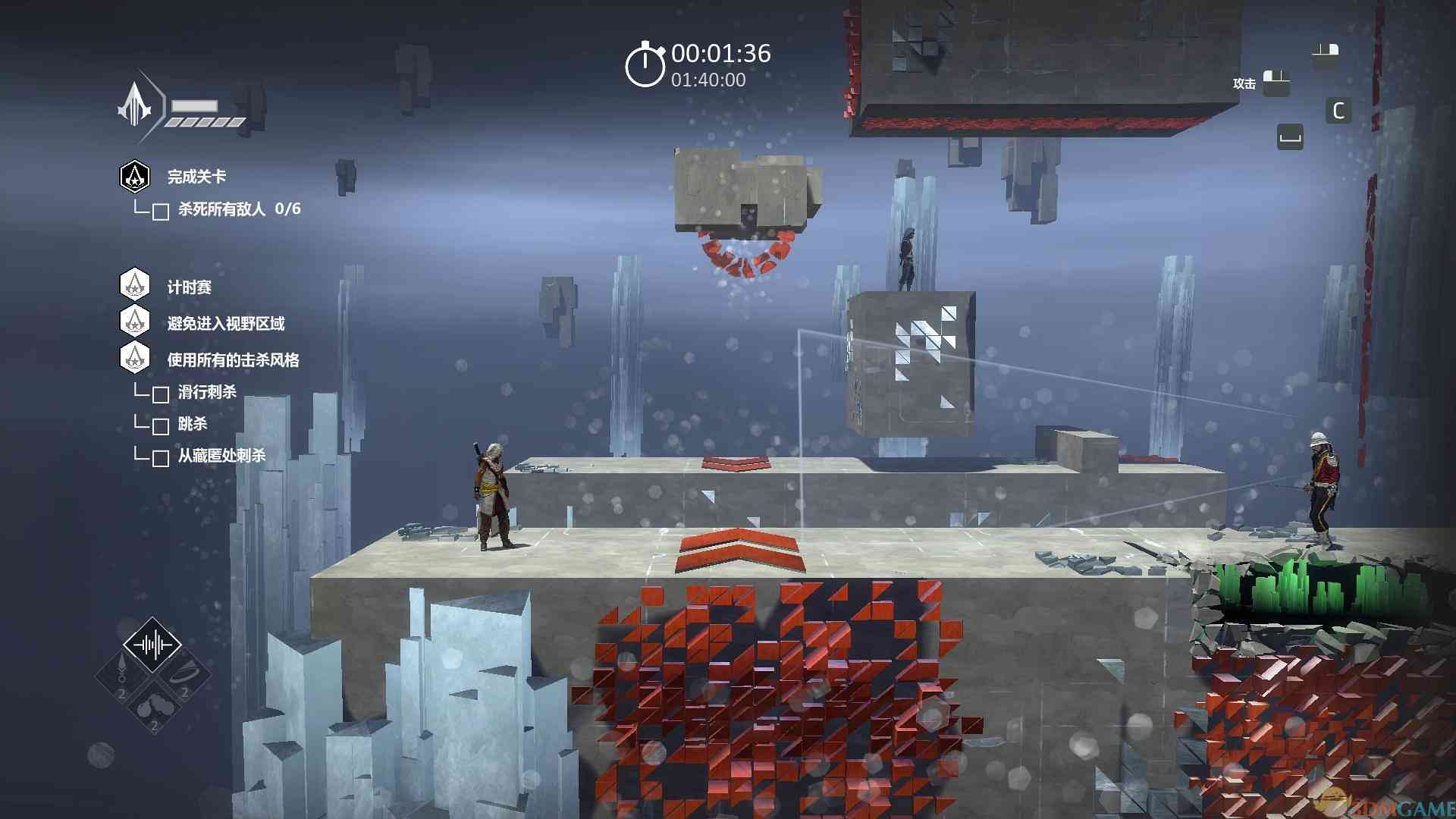Tick the 滑行刺杀 sub-objective checkbox
Image resolution: width=1456 pixels, height=819 pixels.
point(161,394)
